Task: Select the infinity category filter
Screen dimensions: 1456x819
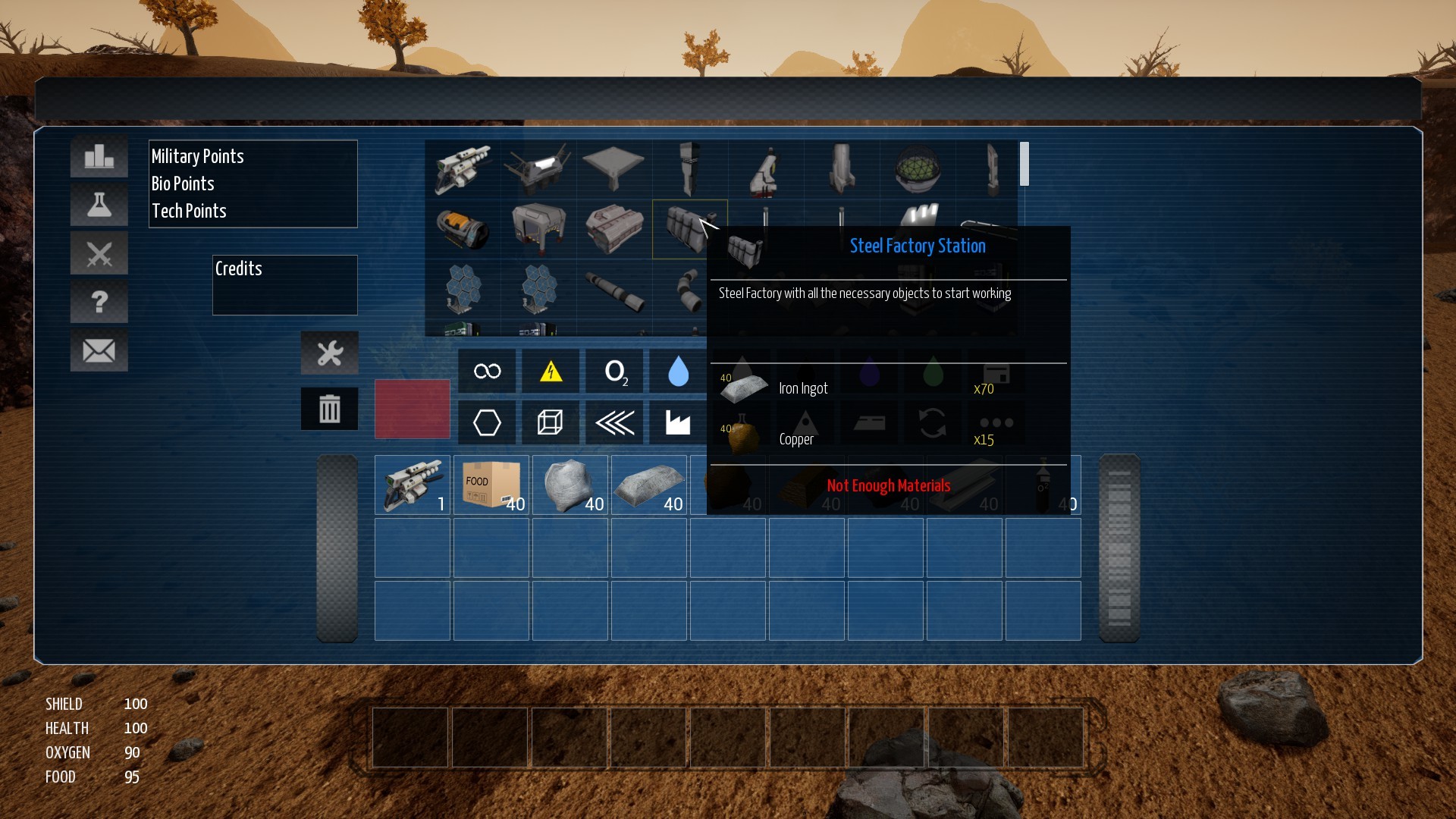Action: click(487, 371)
